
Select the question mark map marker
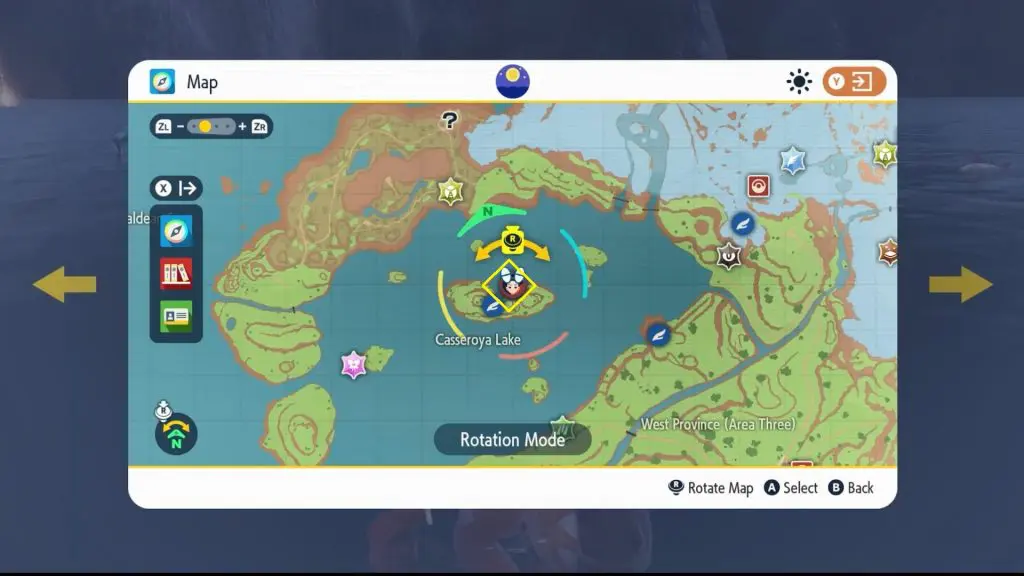point(450,121)
